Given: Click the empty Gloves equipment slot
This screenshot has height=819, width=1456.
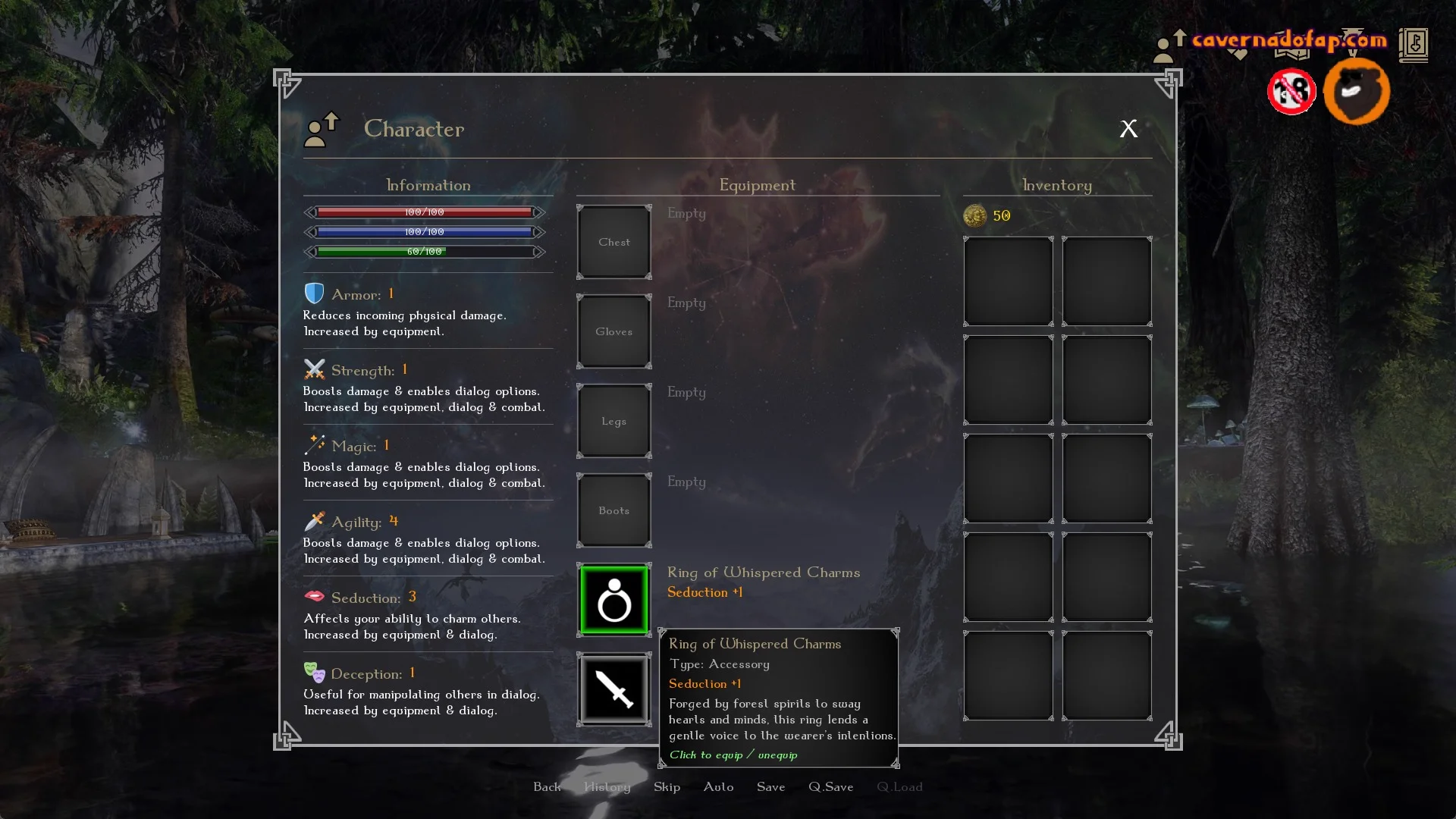Looking at the screenshot, I should 614,332.
